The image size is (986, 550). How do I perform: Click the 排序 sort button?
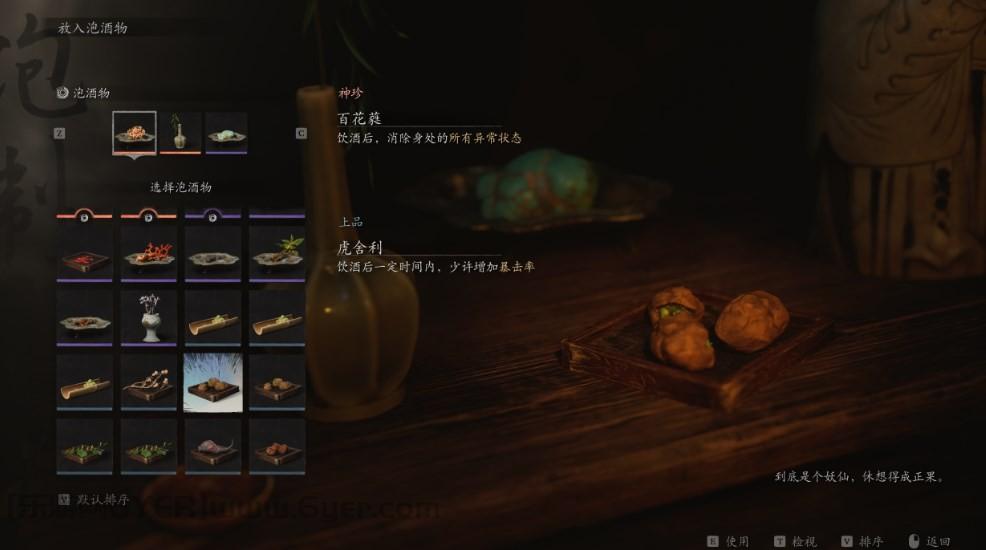click(x=863, y=541)
